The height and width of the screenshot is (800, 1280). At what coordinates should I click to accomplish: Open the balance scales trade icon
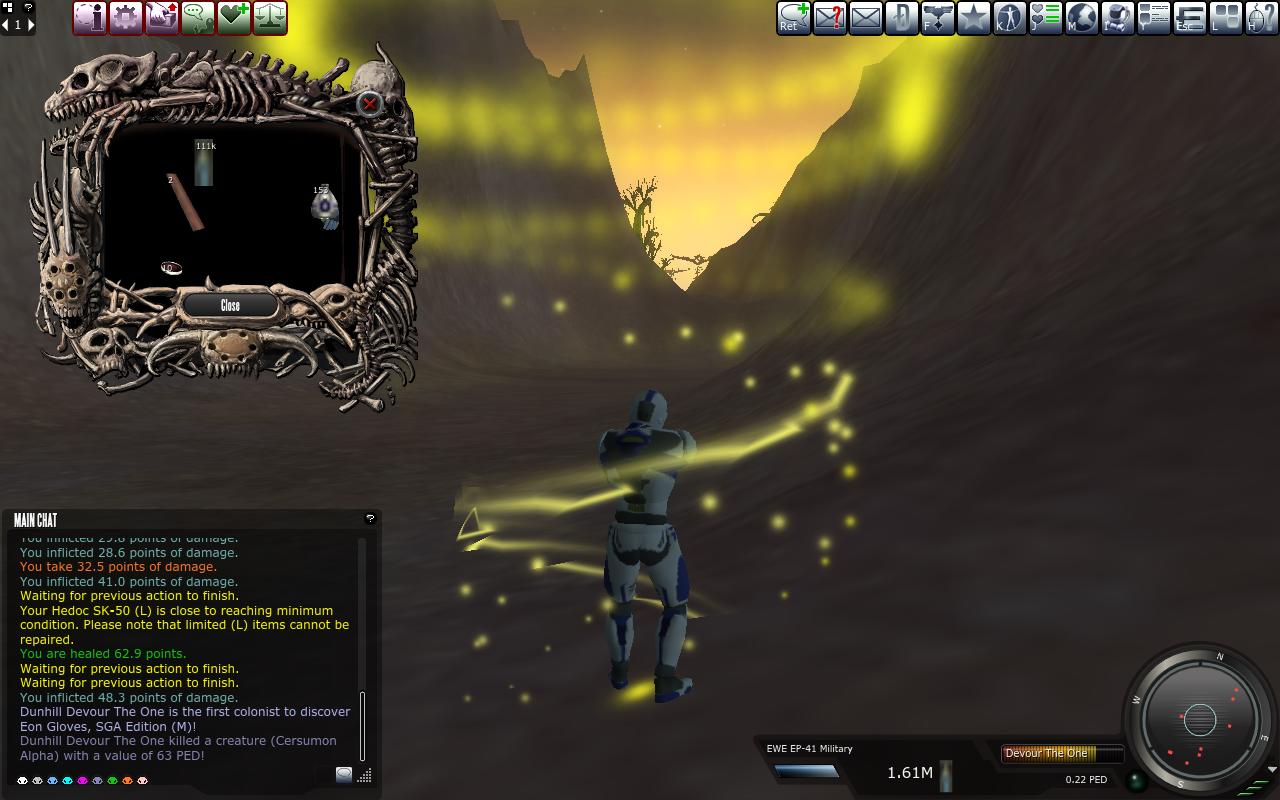pos(270,18)
